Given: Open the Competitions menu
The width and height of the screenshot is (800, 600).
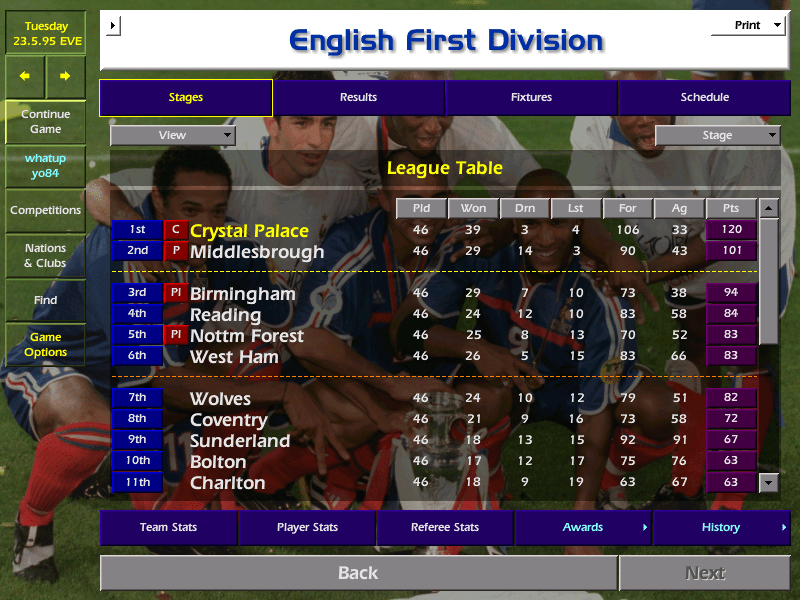Looking at the screenshot, I should click(x=45, y=210).
